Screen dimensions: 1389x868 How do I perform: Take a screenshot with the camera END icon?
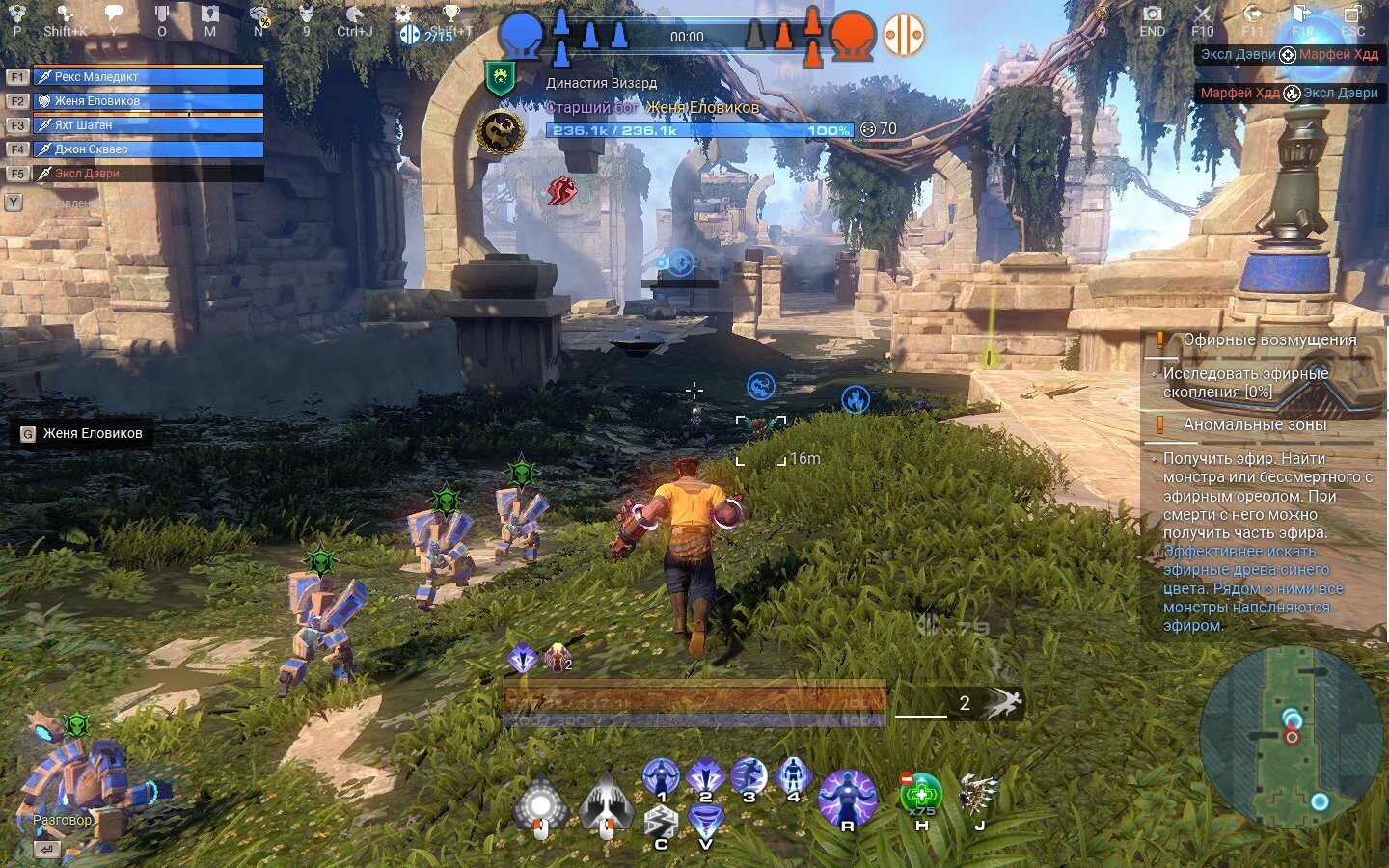pos(1152,14)
